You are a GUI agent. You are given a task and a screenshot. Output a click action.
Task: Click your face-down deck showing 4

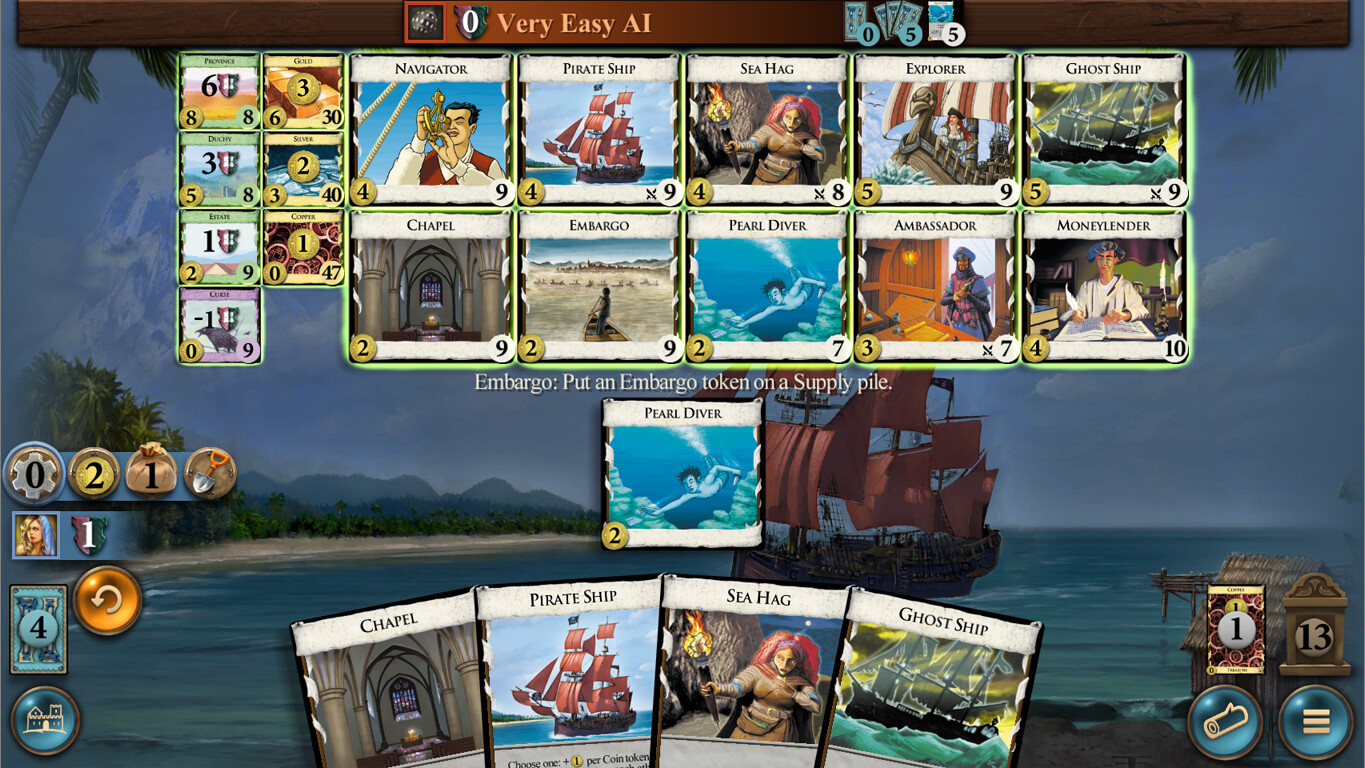coord(37,628)
